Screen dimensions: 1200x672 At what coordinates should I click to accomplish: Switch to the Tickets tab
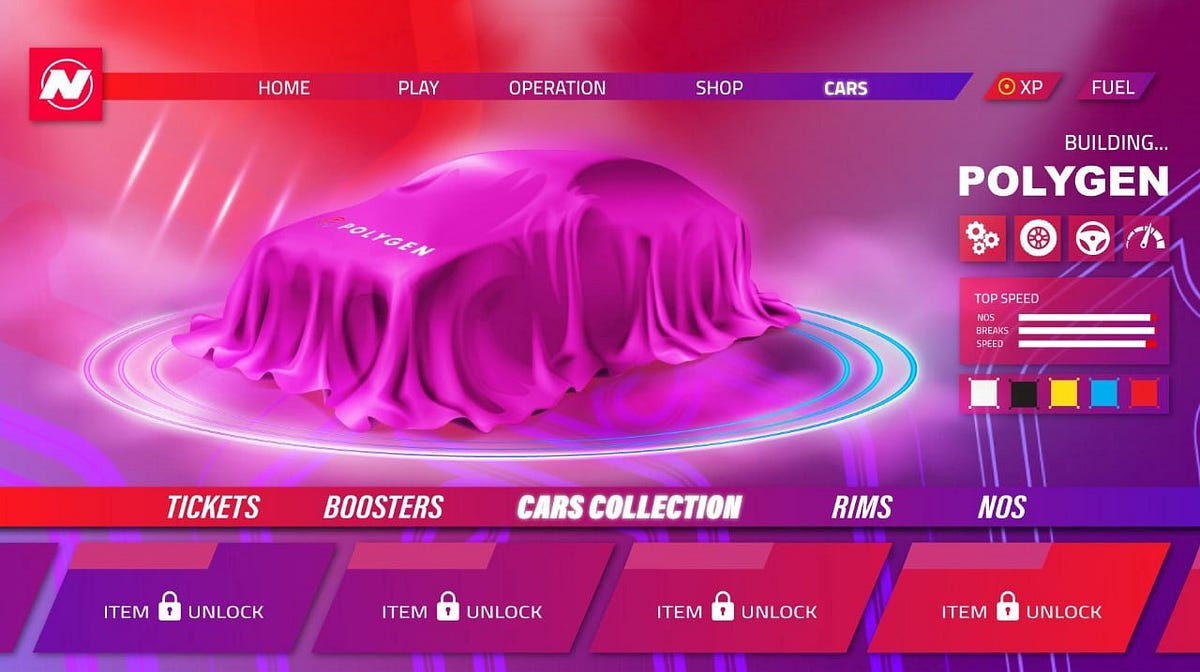(x=213, y=507)
